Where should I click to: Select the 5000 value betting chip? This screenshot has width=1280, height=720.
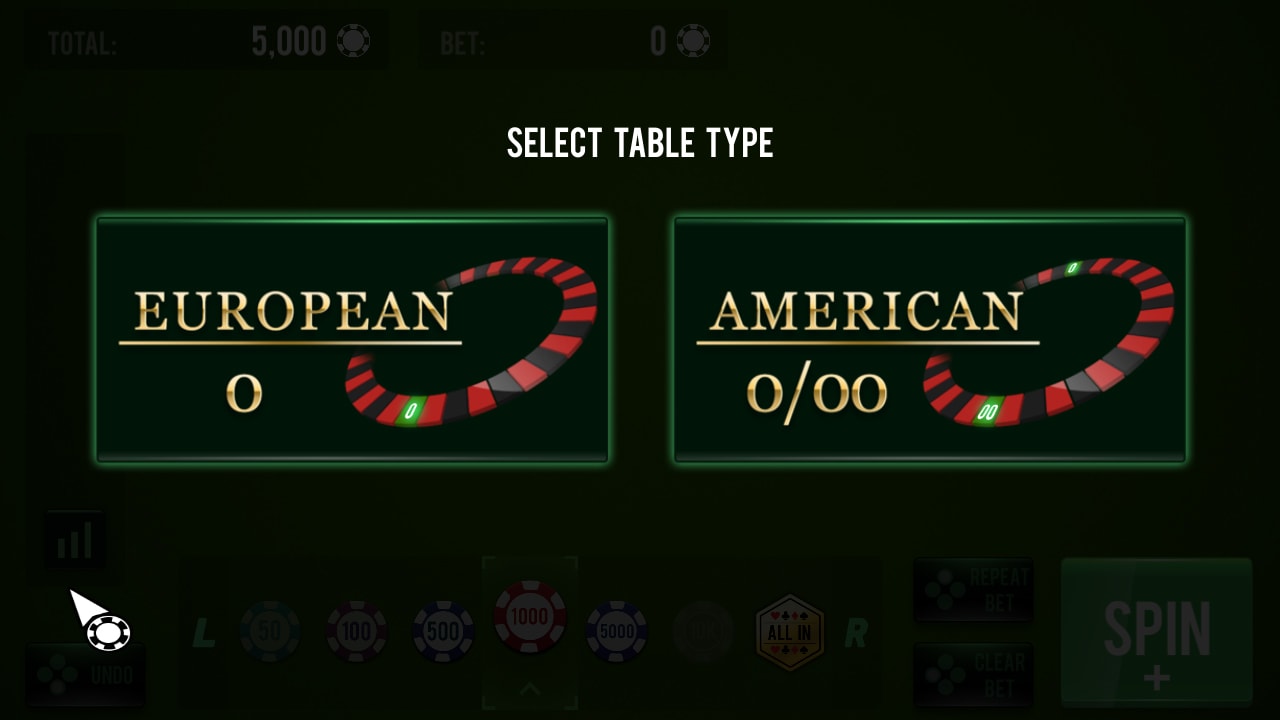click(618, 630)
